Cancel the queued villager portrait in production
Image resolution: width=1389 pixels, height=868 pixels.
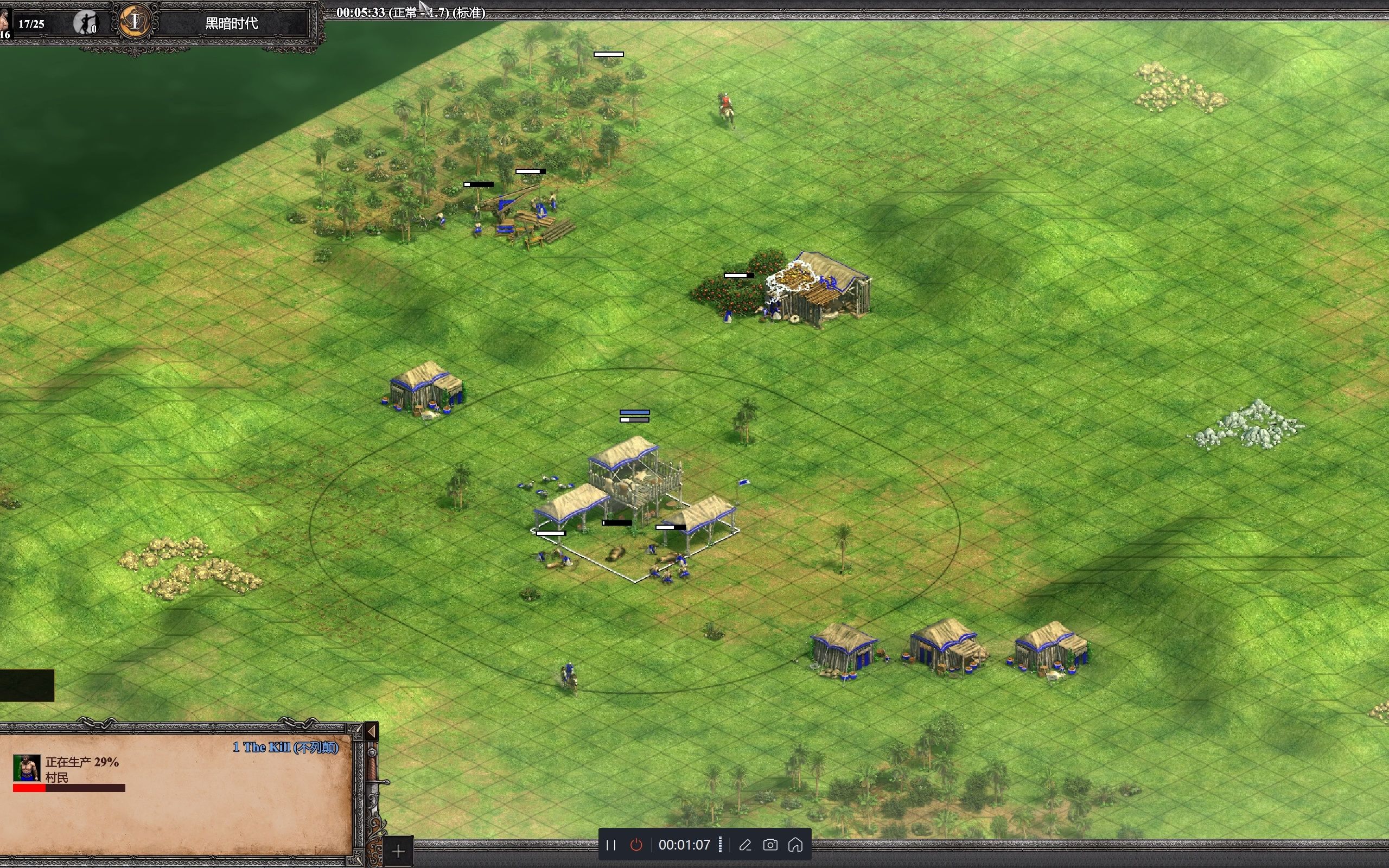coord(27,768)
